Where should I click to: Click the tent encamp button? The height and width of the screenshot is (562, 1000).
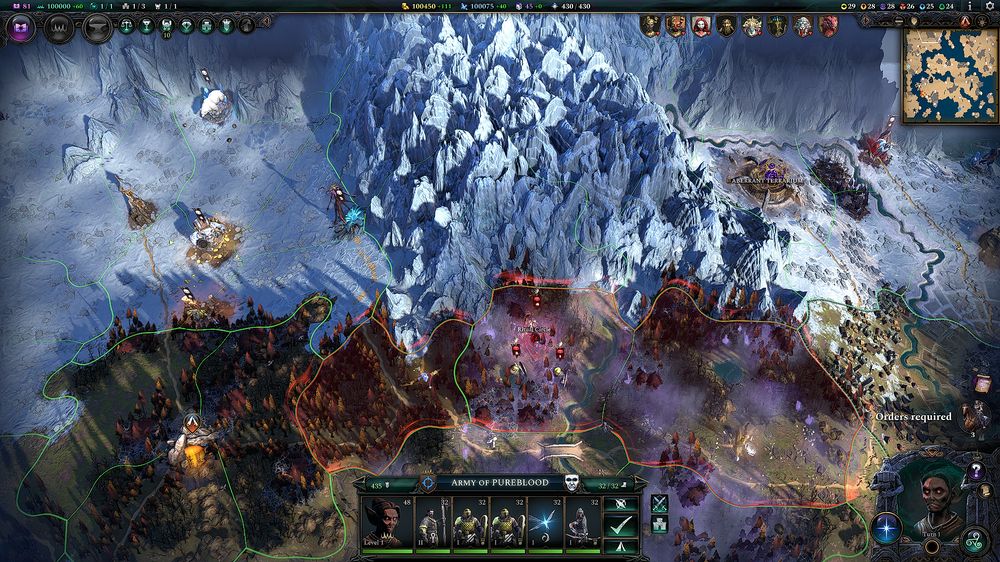coord(621,547)
